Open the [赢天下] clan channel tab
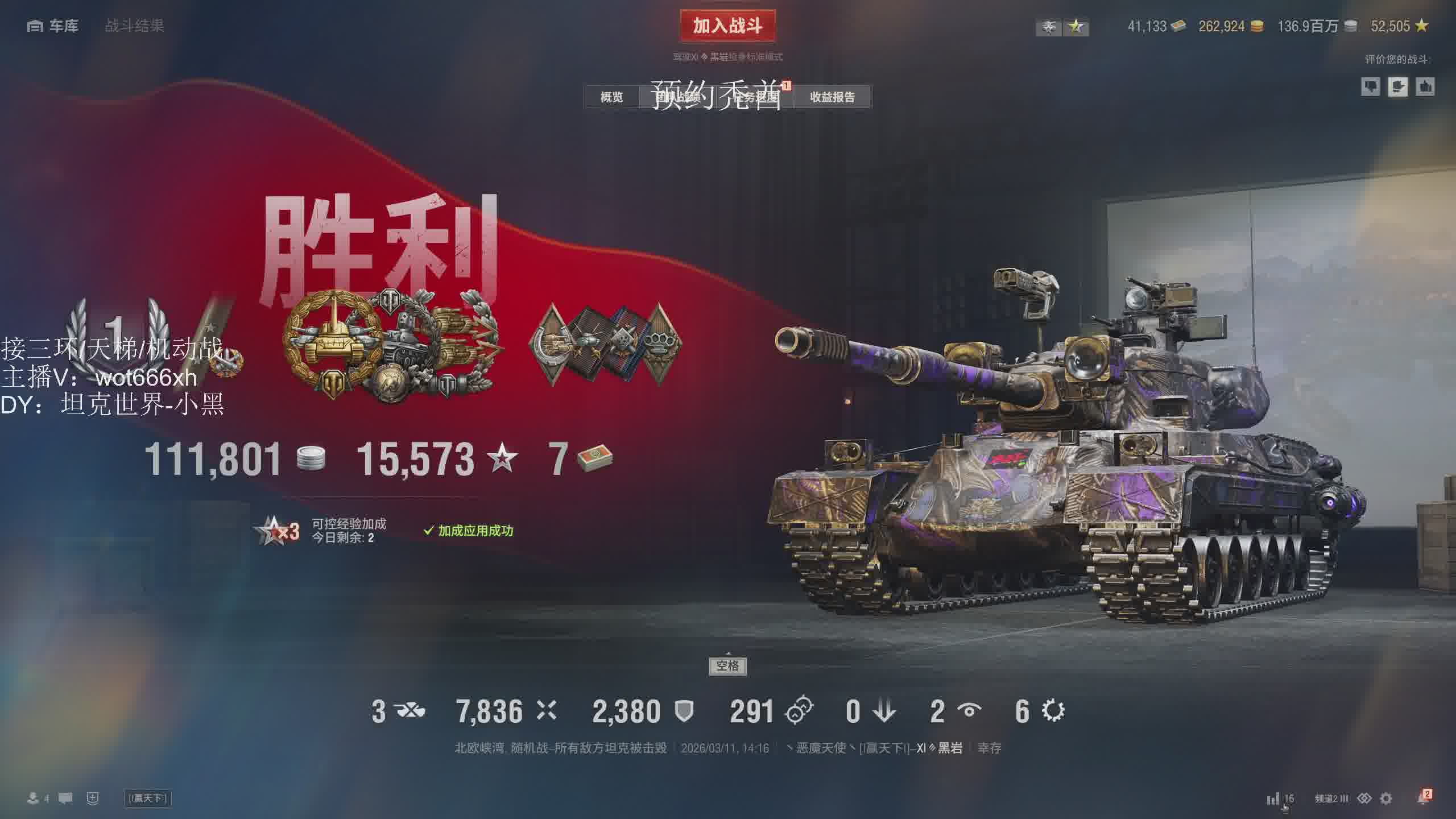This screenshot has height=819, width=1456. coord(148,799)
